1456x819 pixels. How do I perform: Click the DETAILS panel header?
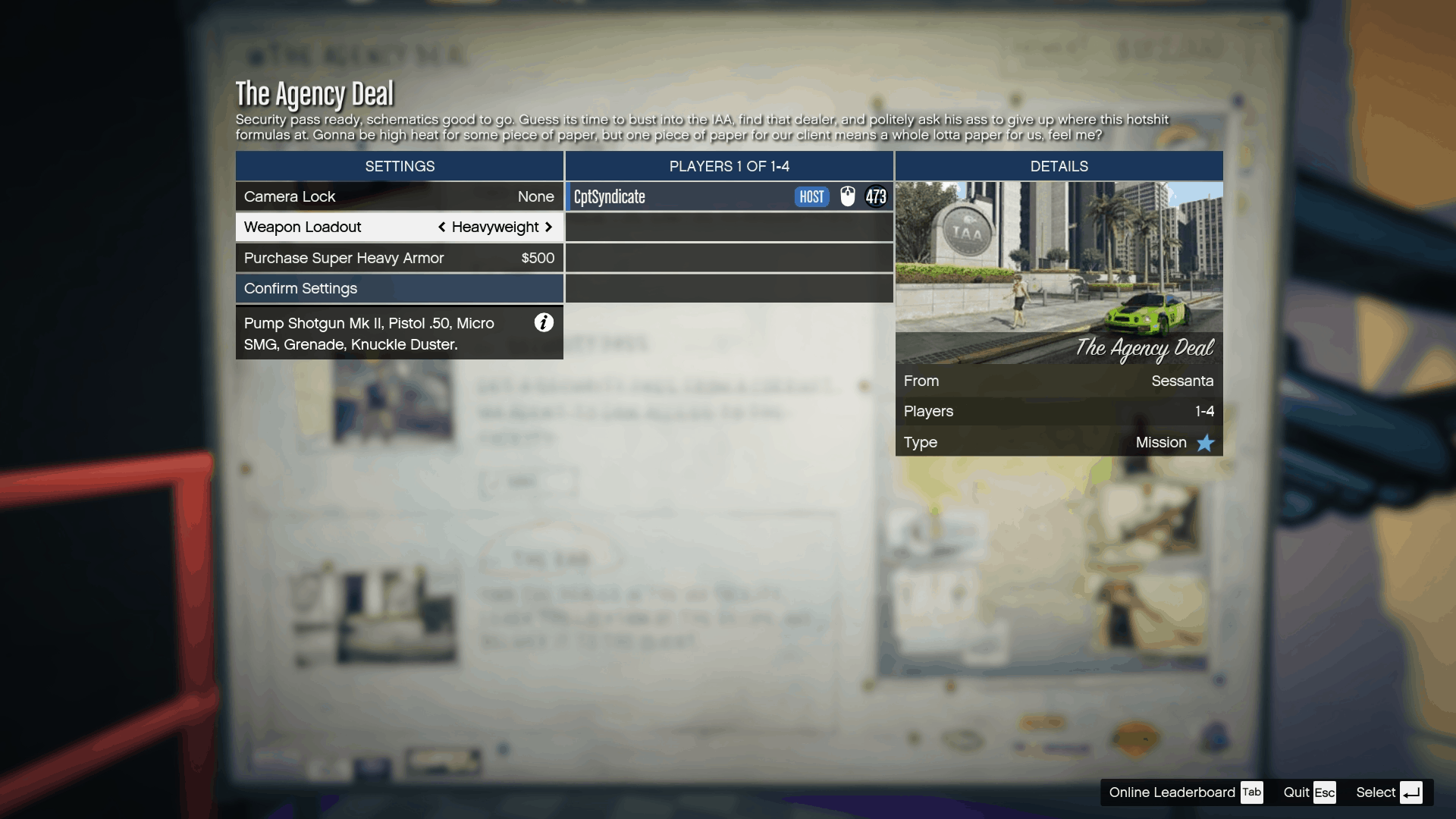[x=1059, y=166]
